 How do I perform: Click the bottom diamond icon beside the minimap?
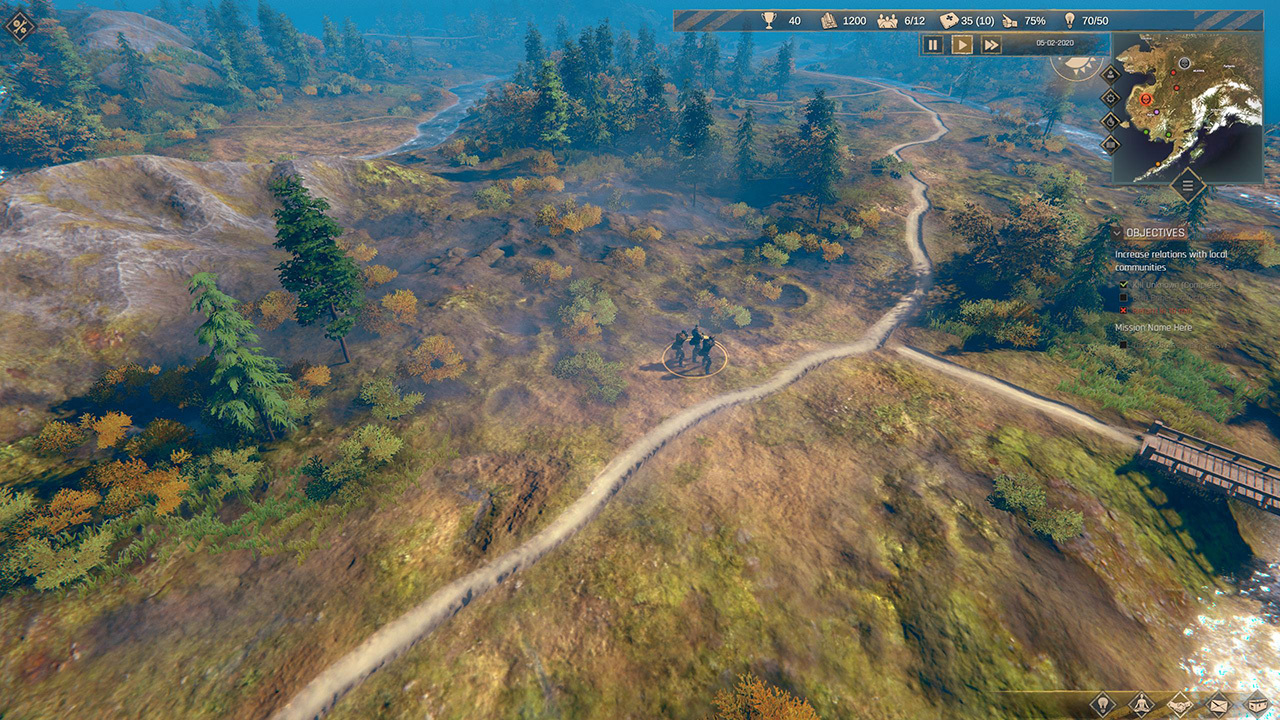[x=1110, y=144]
